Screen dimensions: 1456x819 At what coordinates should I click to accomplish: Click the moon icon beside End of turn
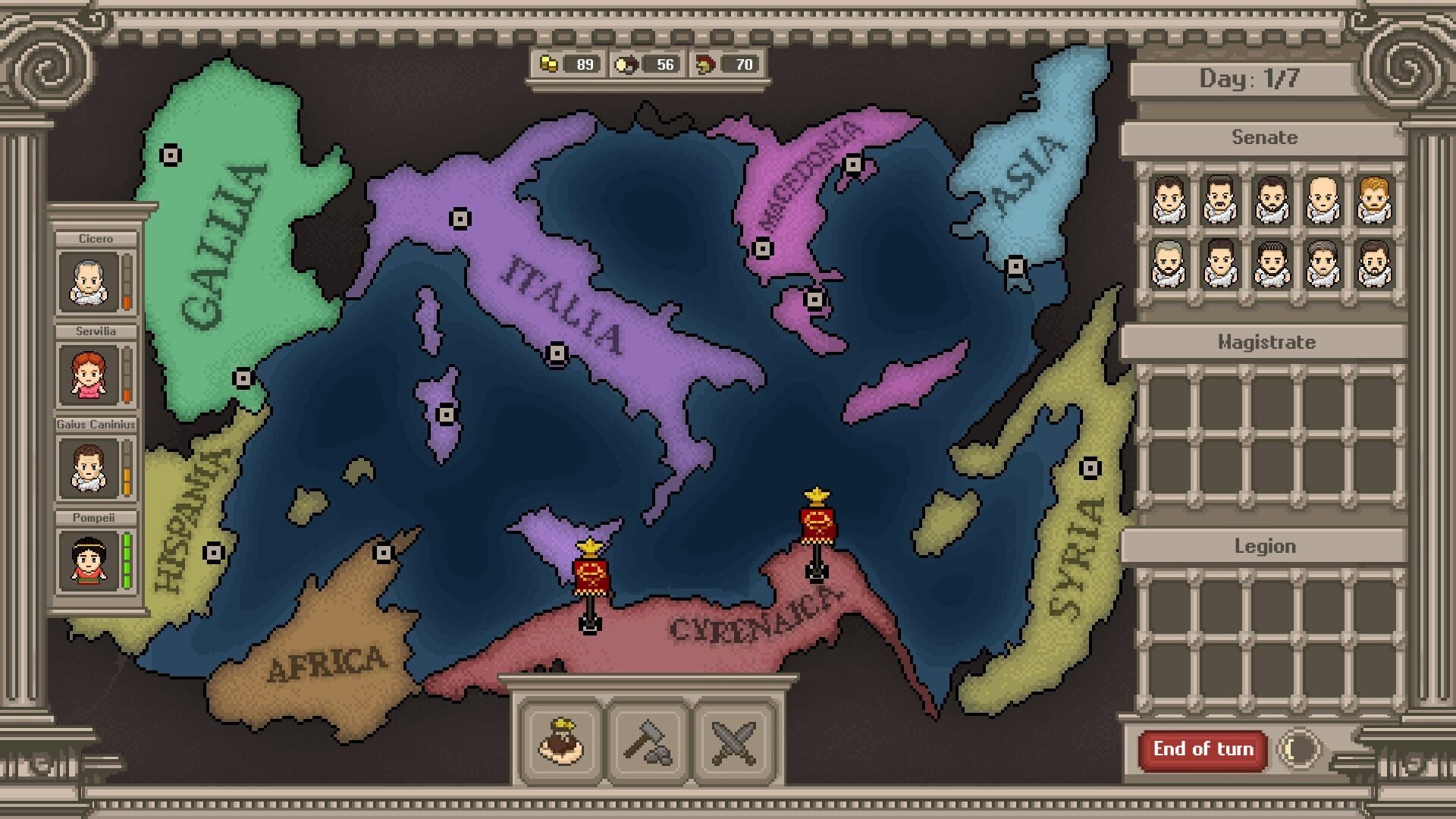point(1300,748)
